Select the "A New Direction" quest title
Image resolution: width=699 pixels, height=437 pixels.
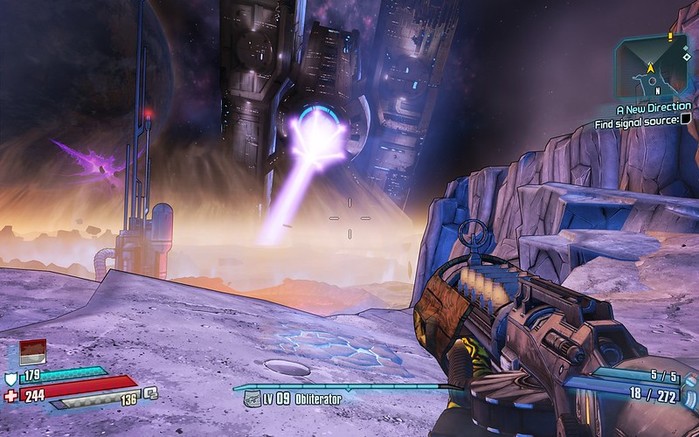tap(653, 107)
